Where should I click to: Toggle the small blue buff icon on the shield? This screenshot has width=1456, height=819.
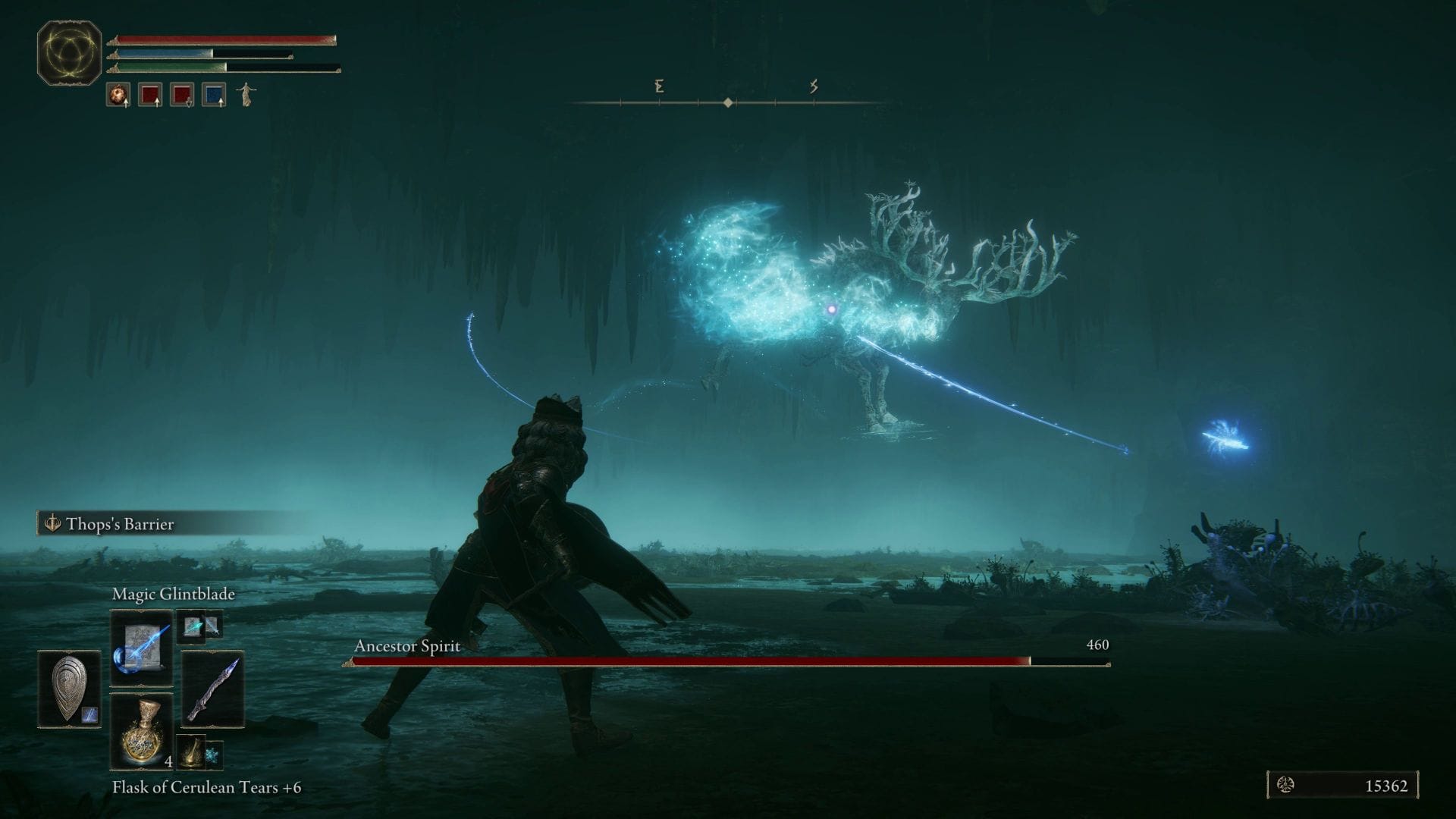88,714
